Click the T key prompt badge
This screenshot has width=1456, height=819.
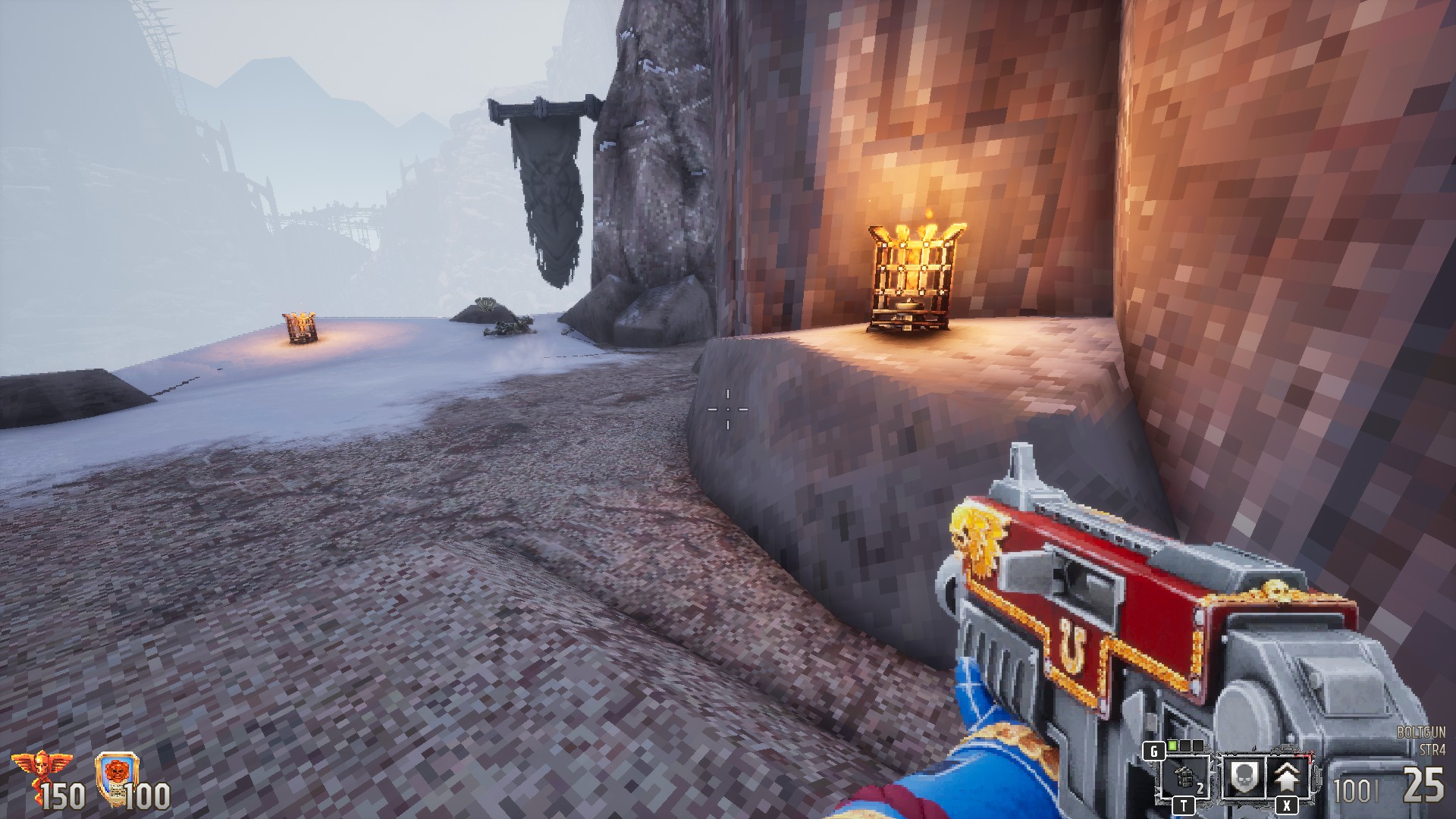(x=1184, y=805)
